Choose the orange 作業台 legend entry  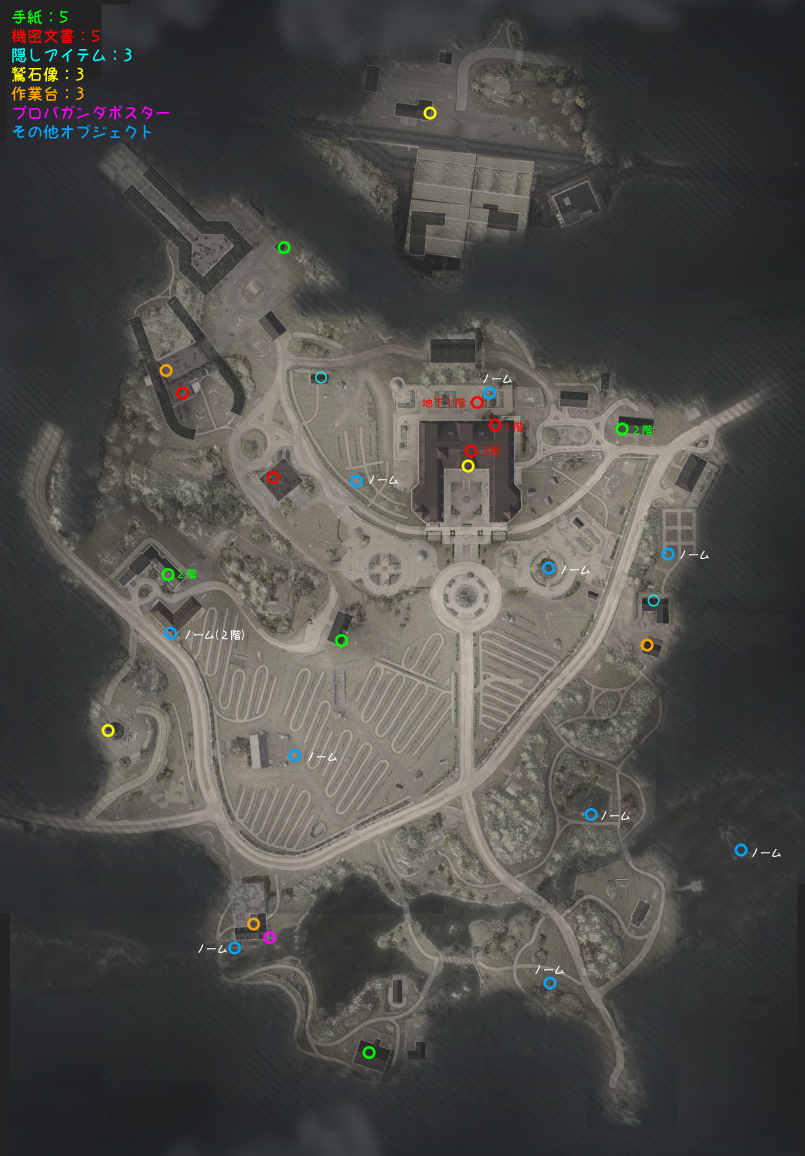pos(48,93)
